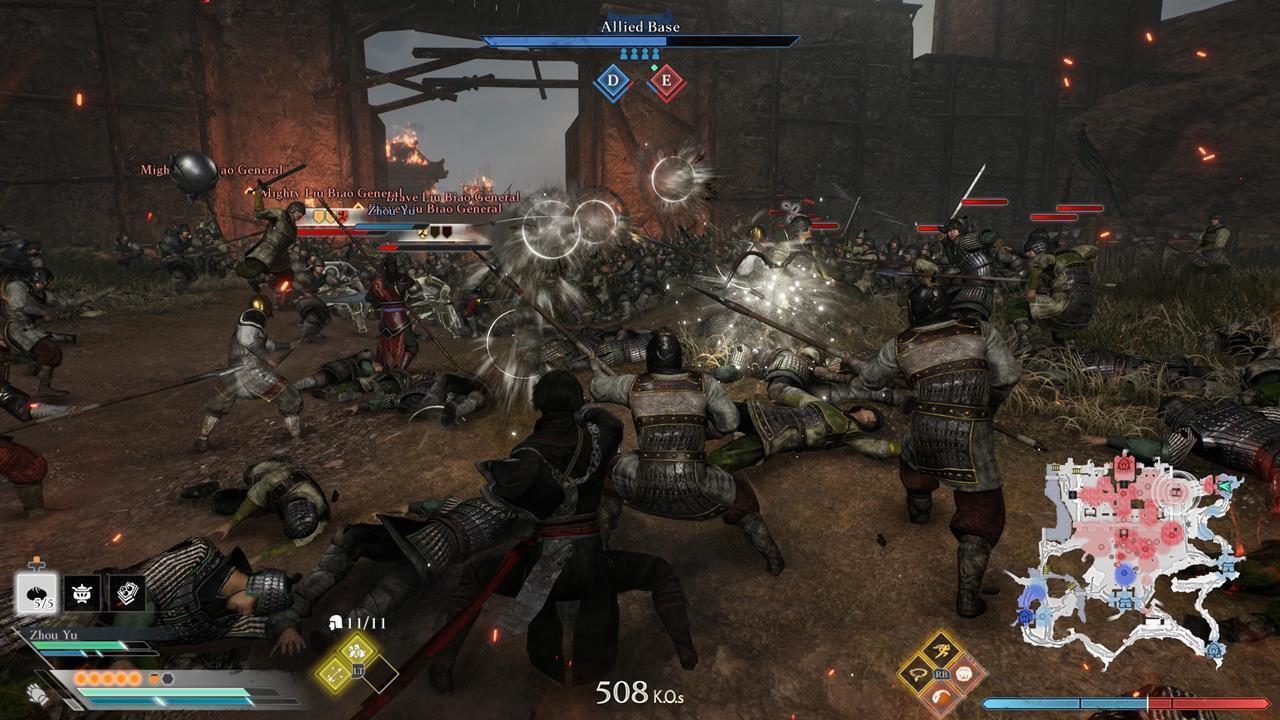Click the curved blade icon below RB
Screen dimensions: 1280x720
click(x=941, y=695)
